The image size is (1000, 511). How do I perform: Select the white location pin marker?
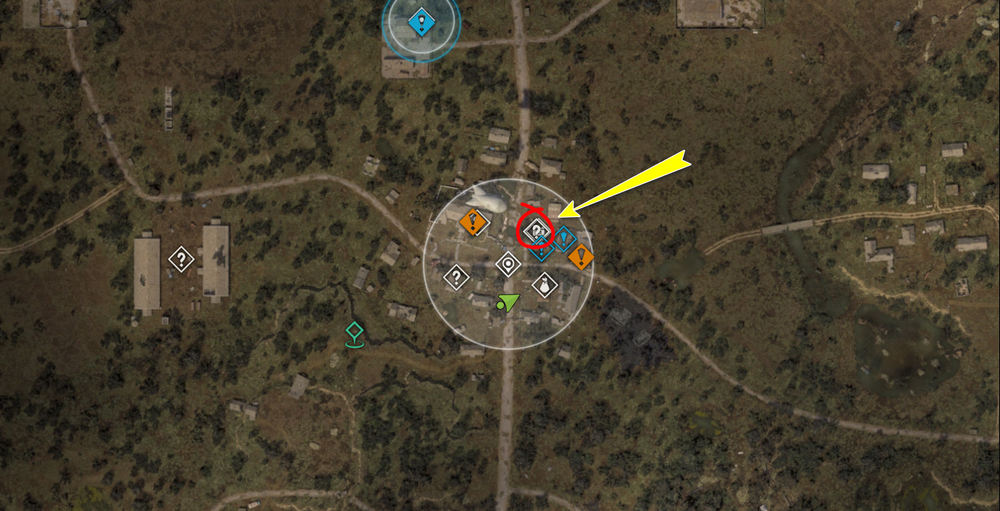pyautogui.click(x=508, y=264)
